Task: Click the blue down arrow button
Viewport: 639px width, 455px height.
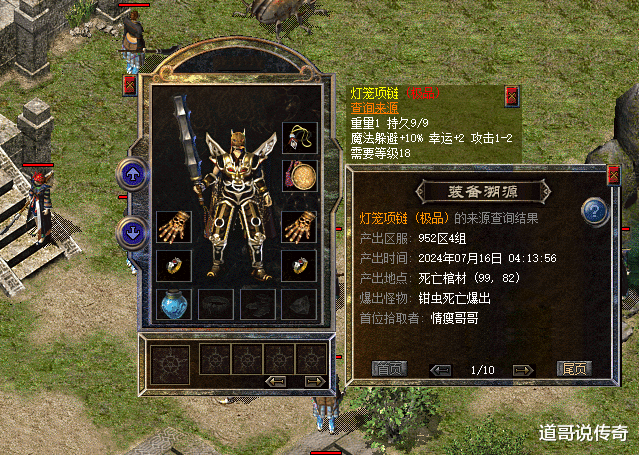Action: (132, 233)
